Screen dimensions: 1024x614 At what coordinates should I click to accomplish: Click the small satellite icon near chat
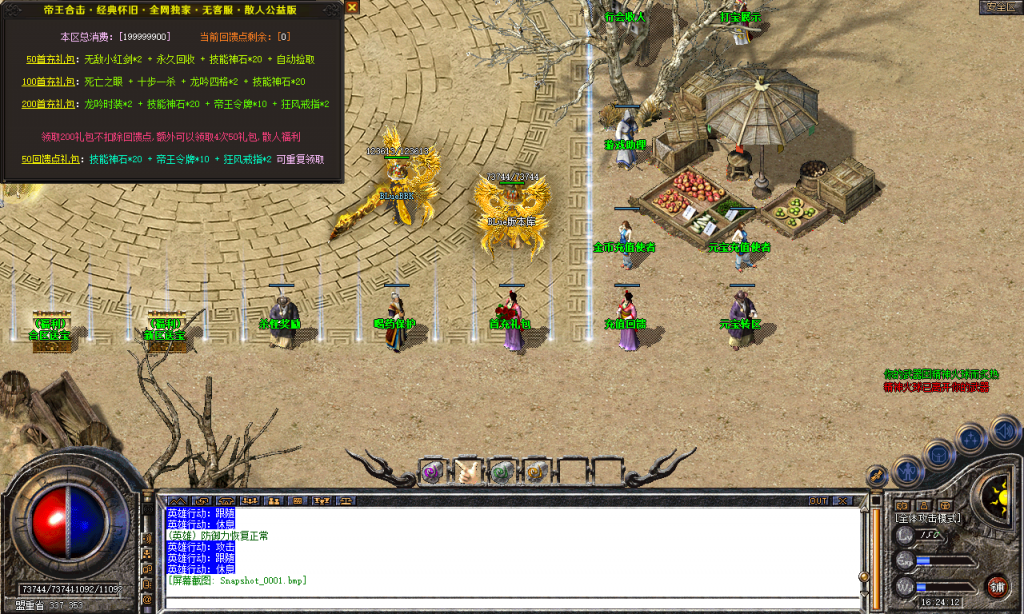click(876, 476)
